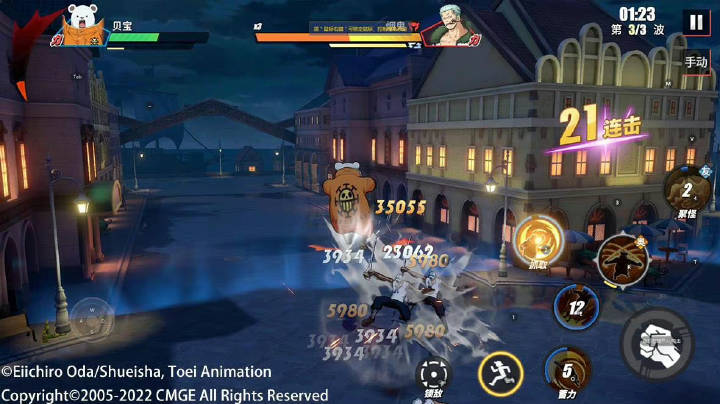Tap the fist basic attack button
Screen dimensions: 720x404
pyautogui.click(x=655, y=343)
